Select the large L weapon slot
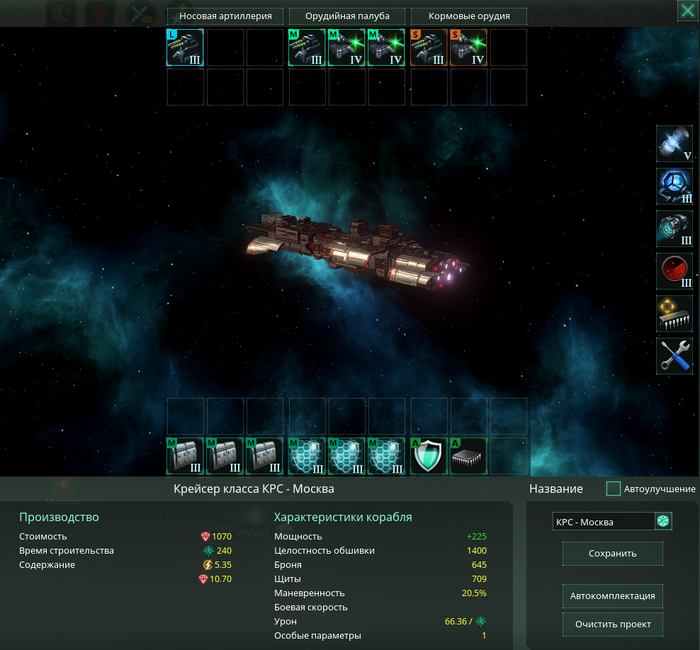The width and height of the screenshot is (700, 650). [x=185, y=47]
